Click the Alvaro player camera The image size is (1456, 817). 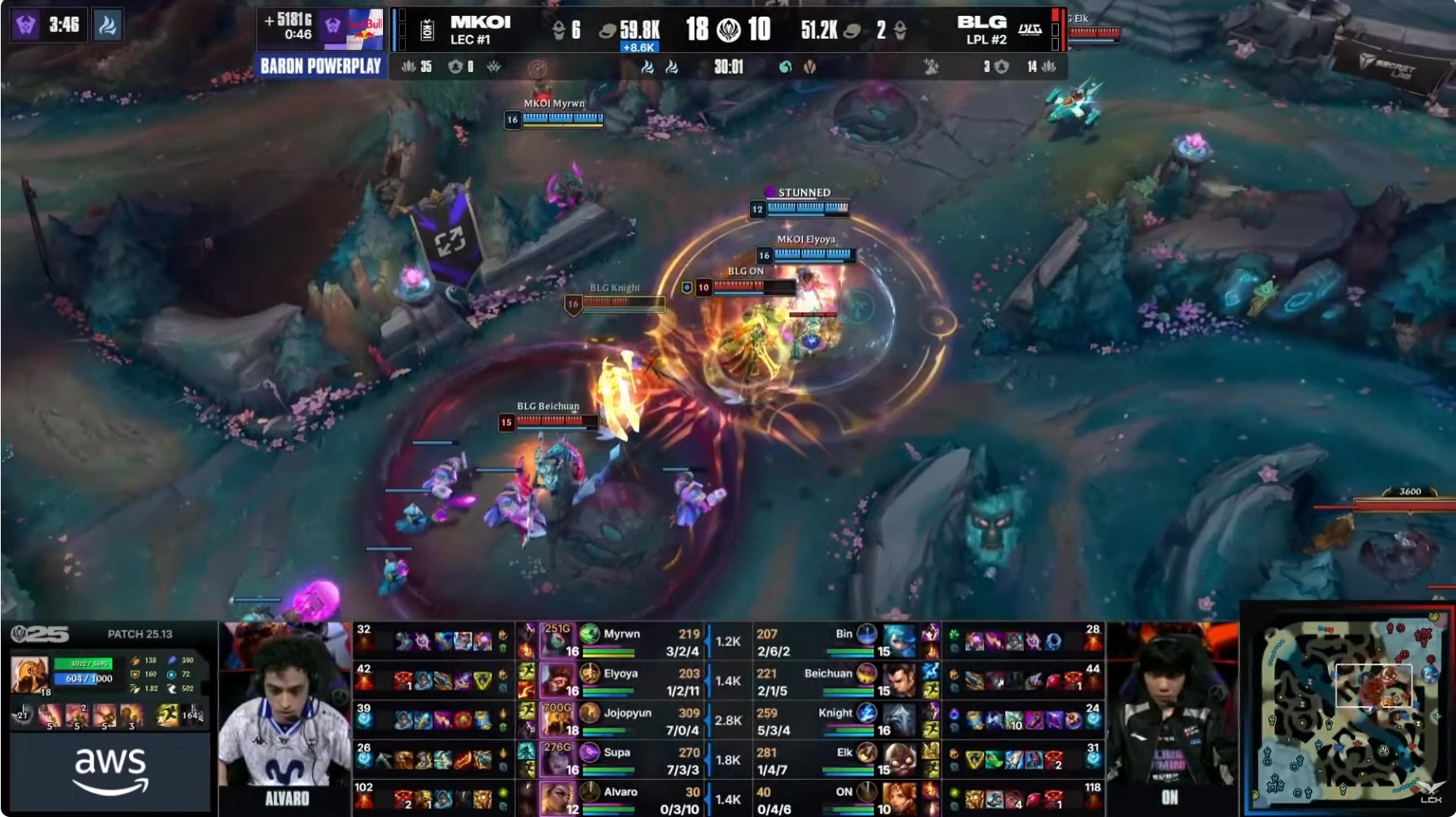[285, 716]
